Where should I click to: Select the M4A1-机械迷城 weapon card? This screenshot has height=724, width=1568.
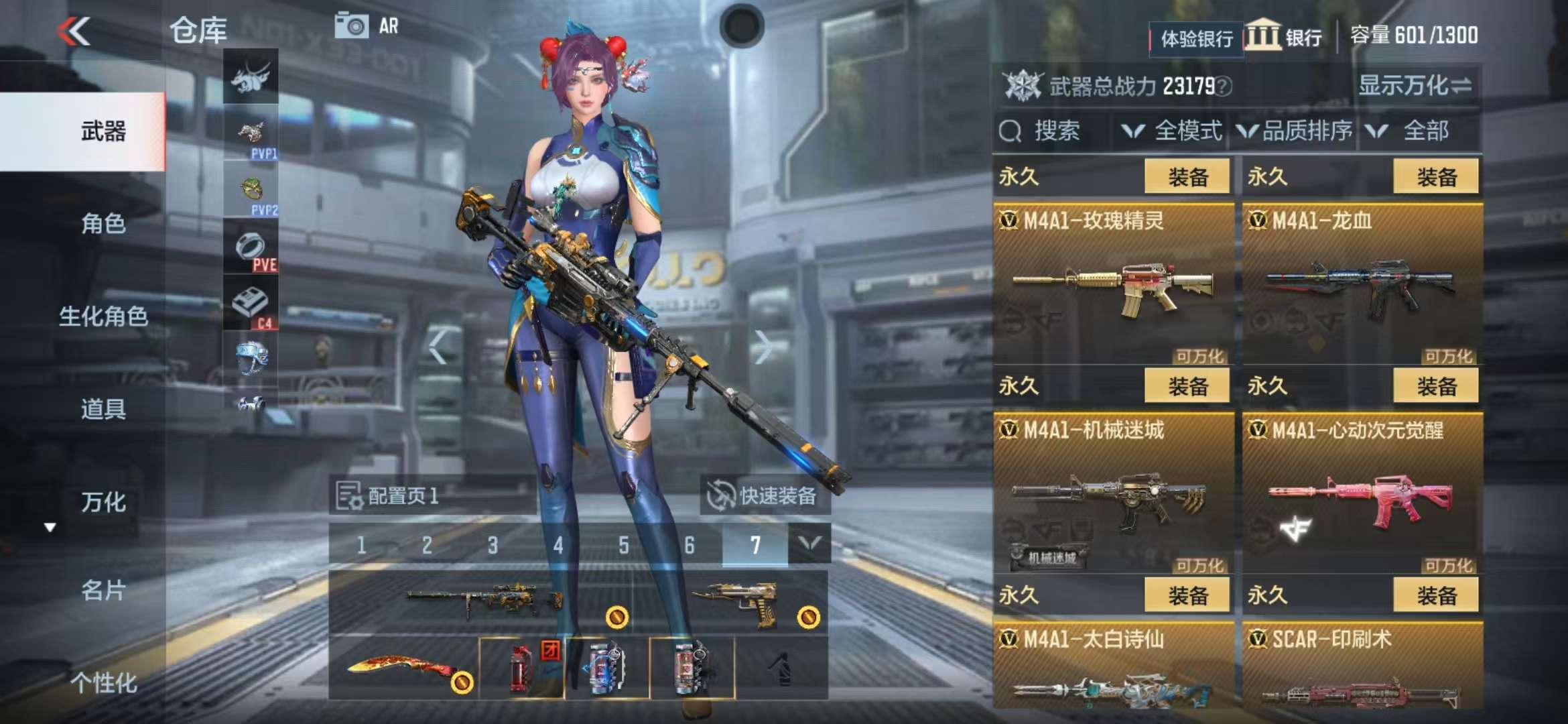[1113, 494]
